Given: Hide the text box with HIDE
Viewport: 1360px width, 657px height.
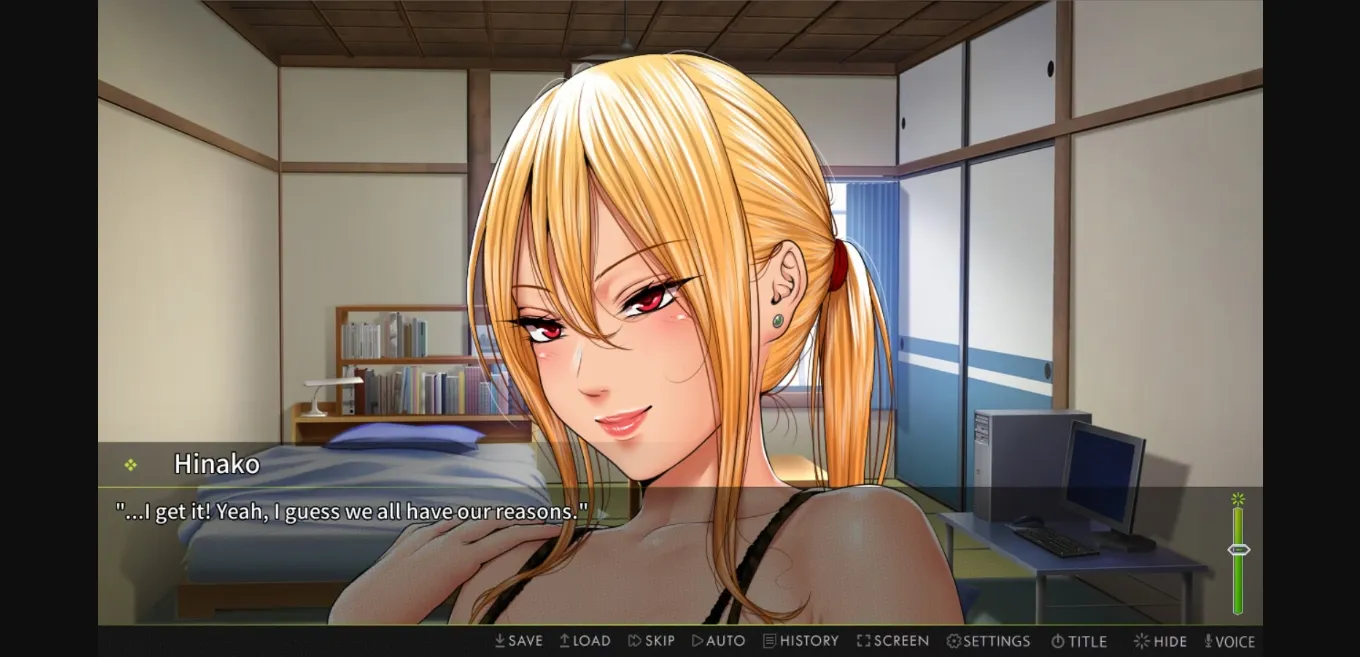Looking at the screenshot, I should pos(1160,641).
